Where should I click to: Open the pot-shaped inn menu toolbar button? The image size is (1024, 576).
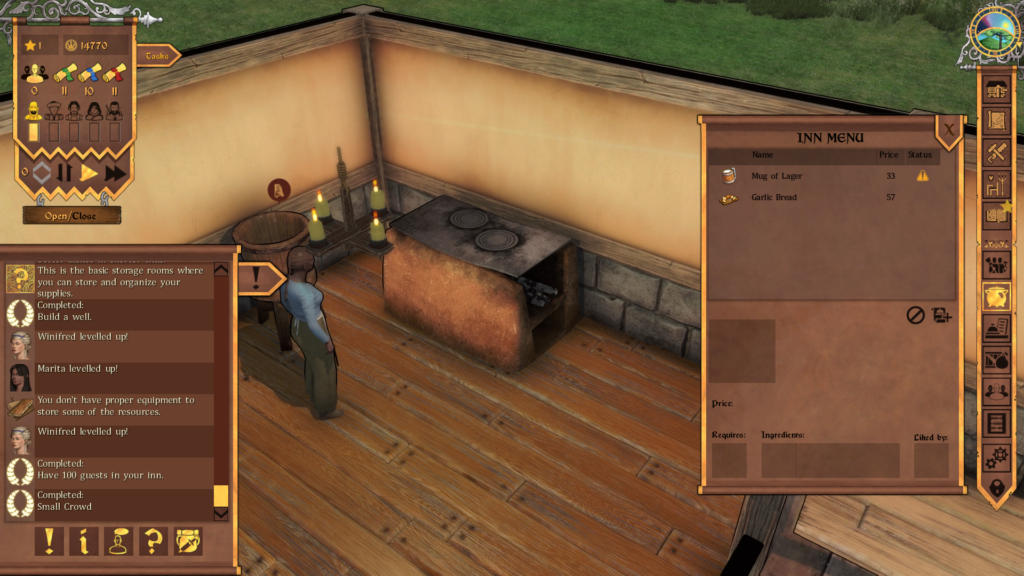pyautogui.click(x=996, y=295)
